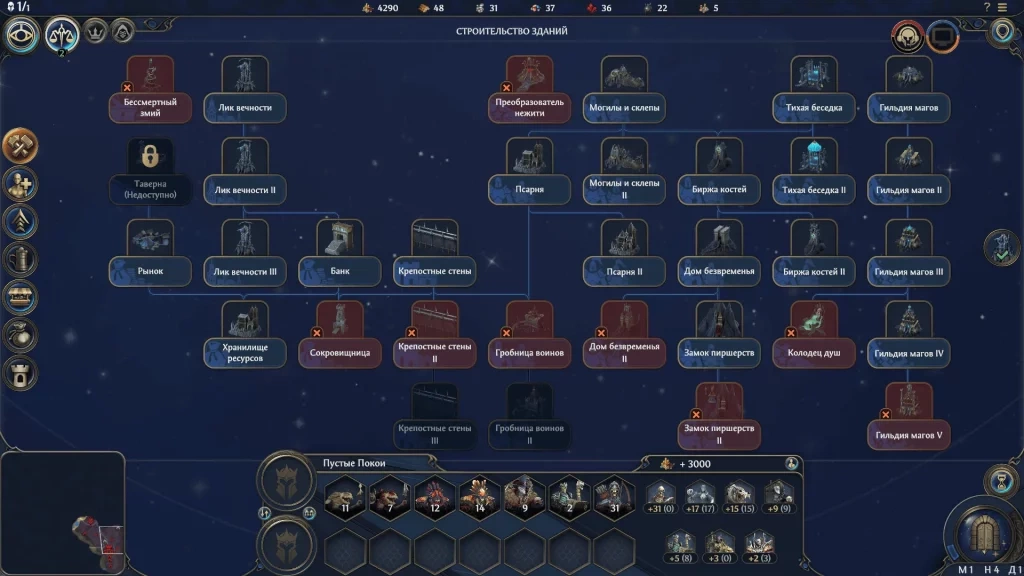The image size is (1024, 576).
Task: Select Преобразователь нежити building
Action: 530,91
